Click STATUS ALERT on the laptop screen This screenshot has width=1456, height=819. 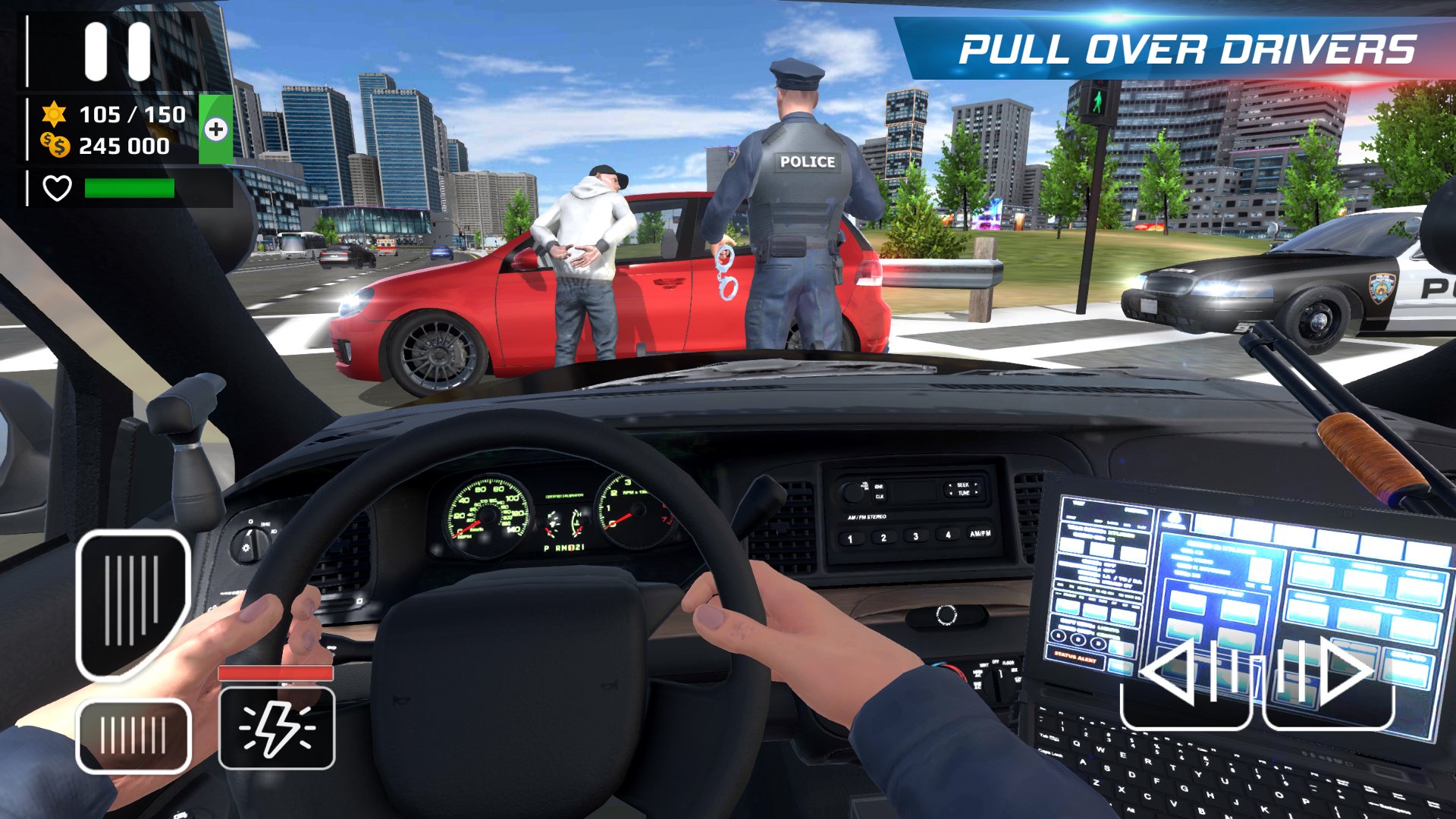coord(1075,658)
